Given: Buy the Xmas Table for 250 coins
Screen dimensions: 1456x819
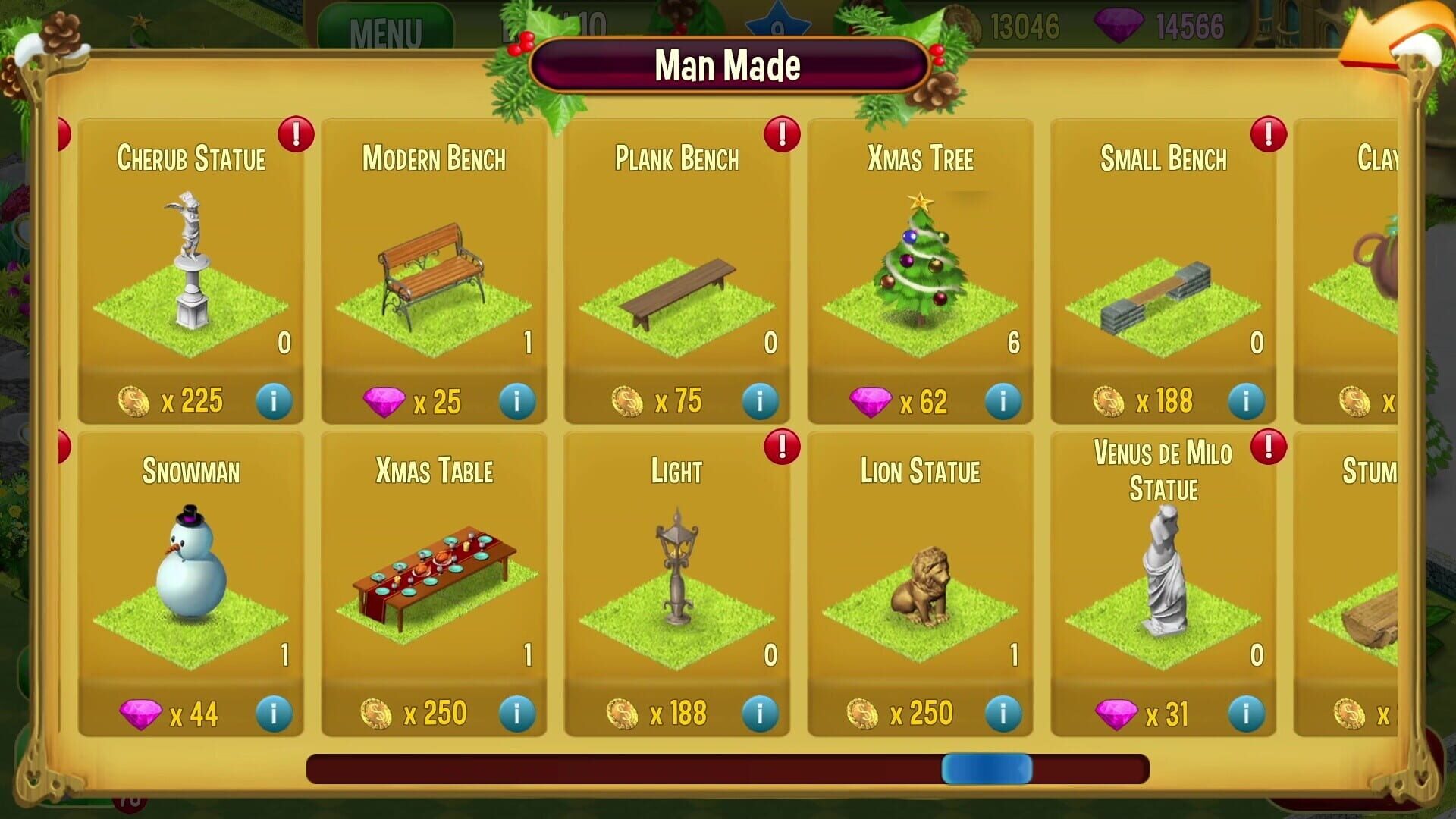Looking at the screenshot, I should click(418, 711).
